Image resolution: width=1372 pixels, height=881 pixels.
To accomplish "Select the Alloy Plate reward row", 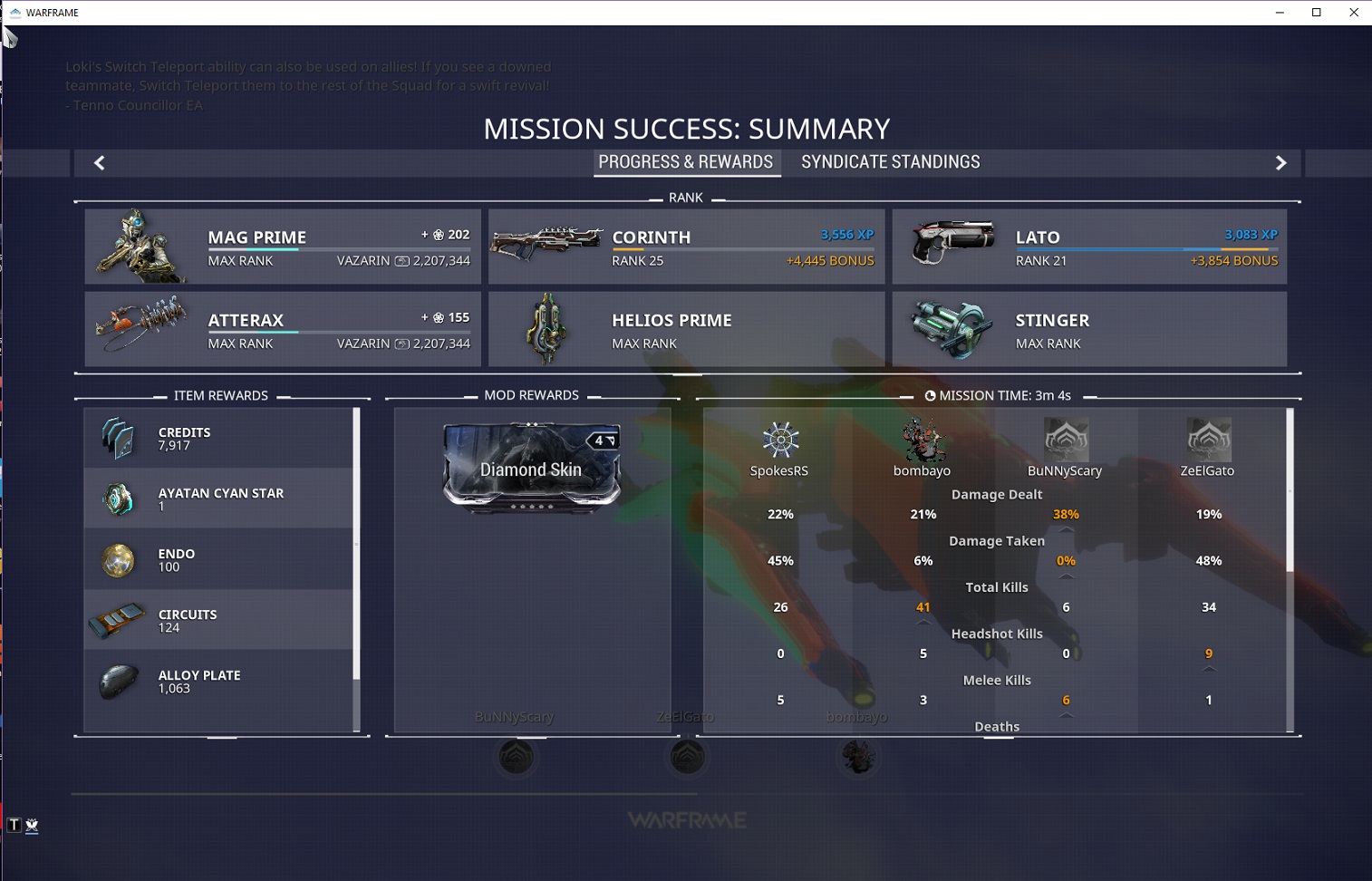I will tap(218, 682).
